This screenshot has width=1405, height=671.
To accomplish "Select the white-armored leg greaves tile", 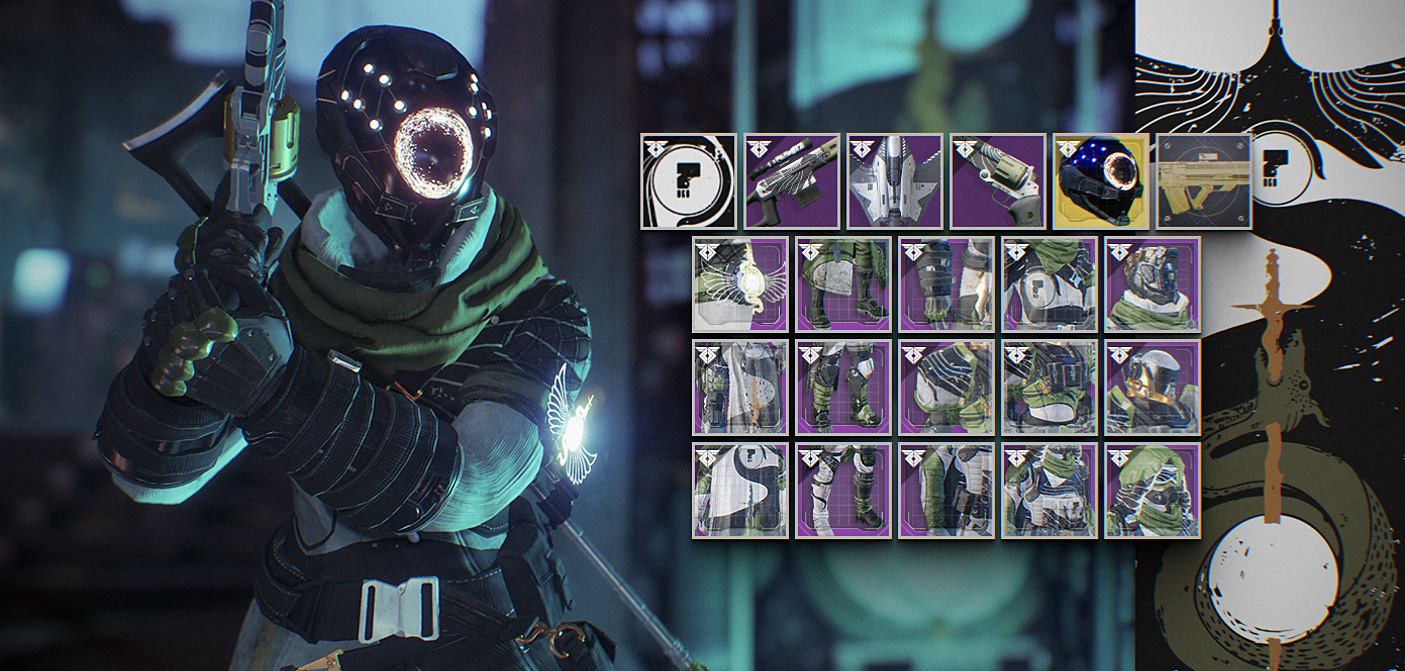I will coord(843,490).
